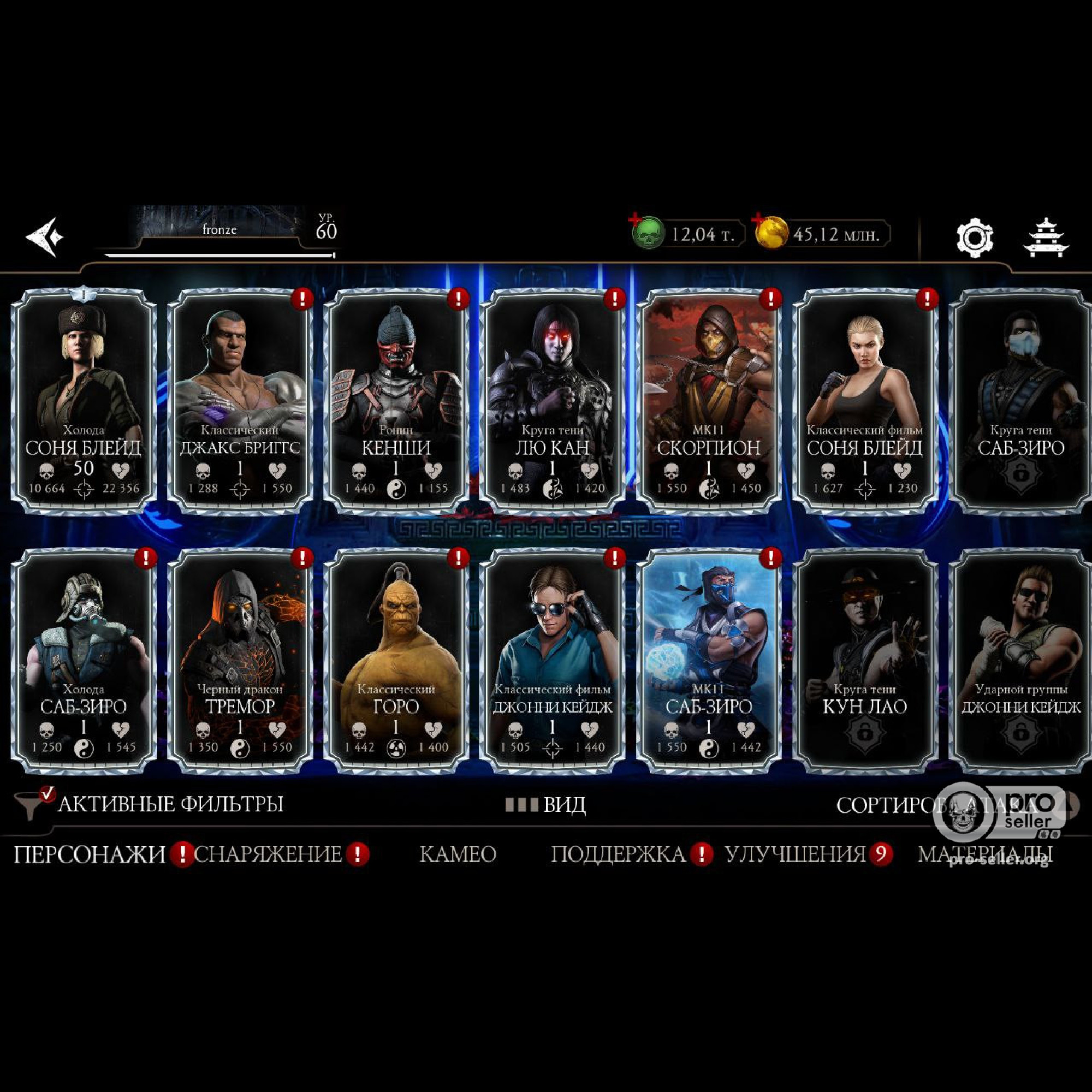This screenshot has width=1092, height=1092.
Task: Go back using the arrow button
Action: point(44,236)
